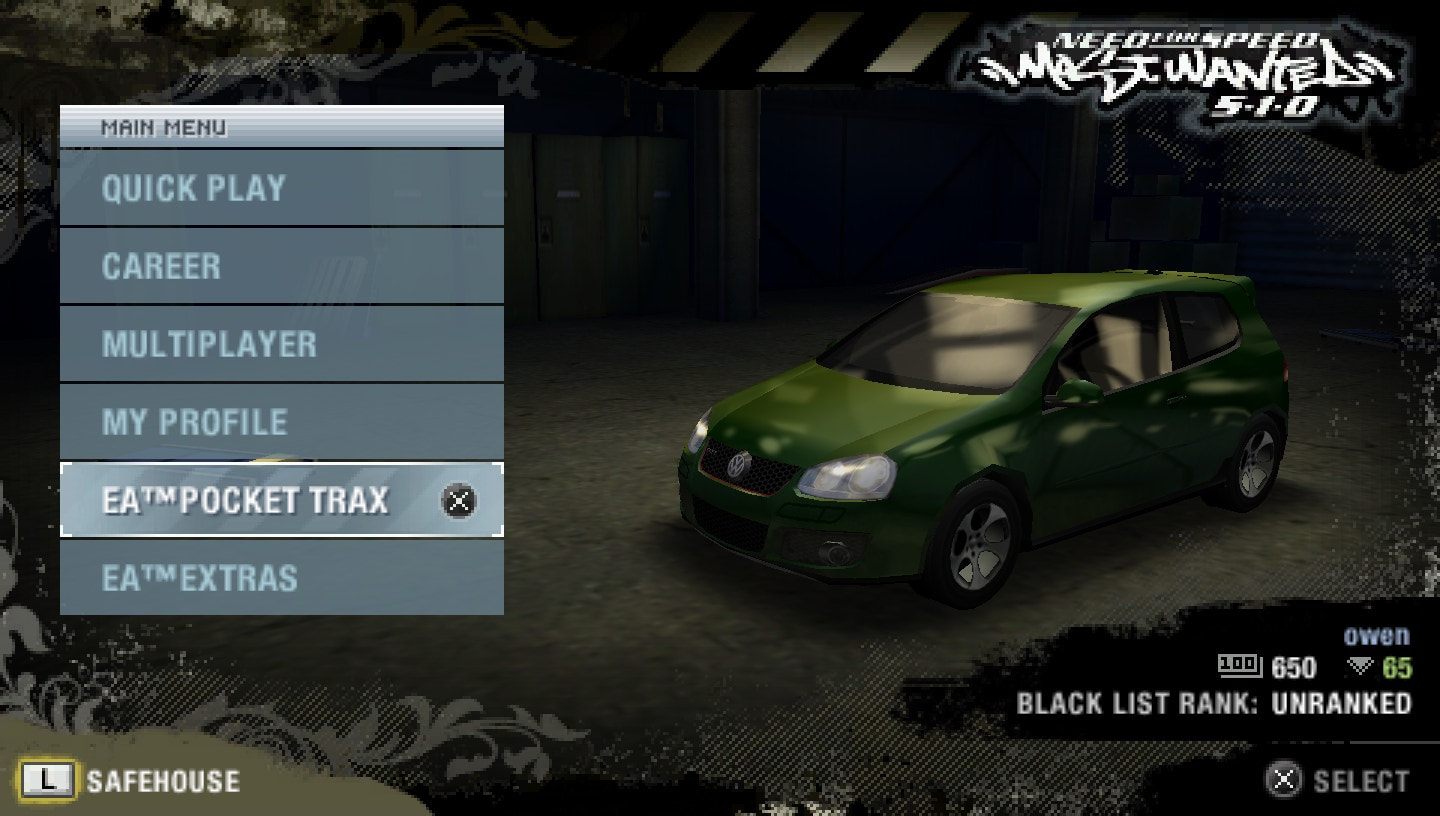Open My Profile from the menu
This screenshot has height=816, width=1440.
click(x=193, y=423)
